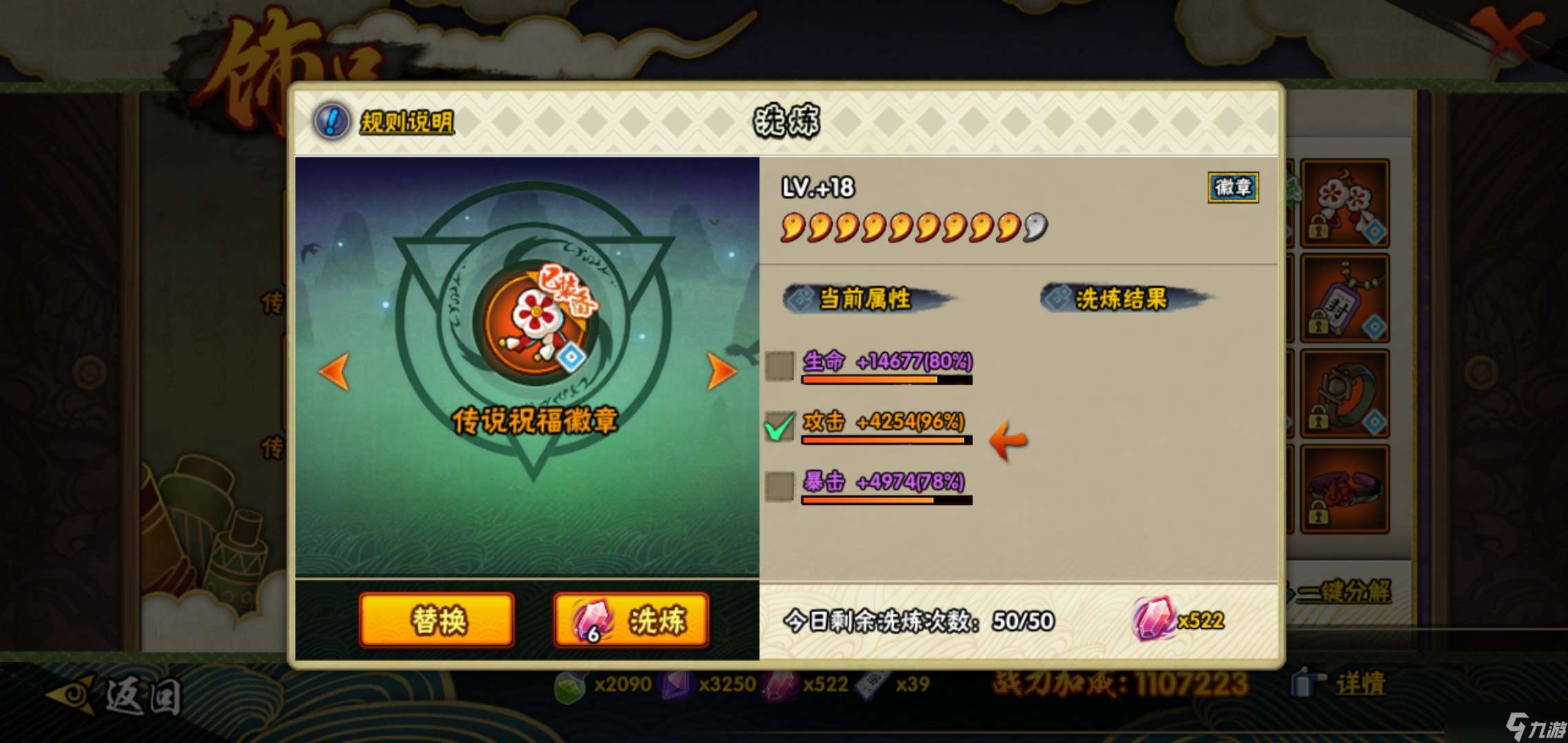The height and width of the screenshot is (743, 1568).
Task: Tick the 暴击 attribute checkbox
Action: pyautogui.click(x=780, y=486)
